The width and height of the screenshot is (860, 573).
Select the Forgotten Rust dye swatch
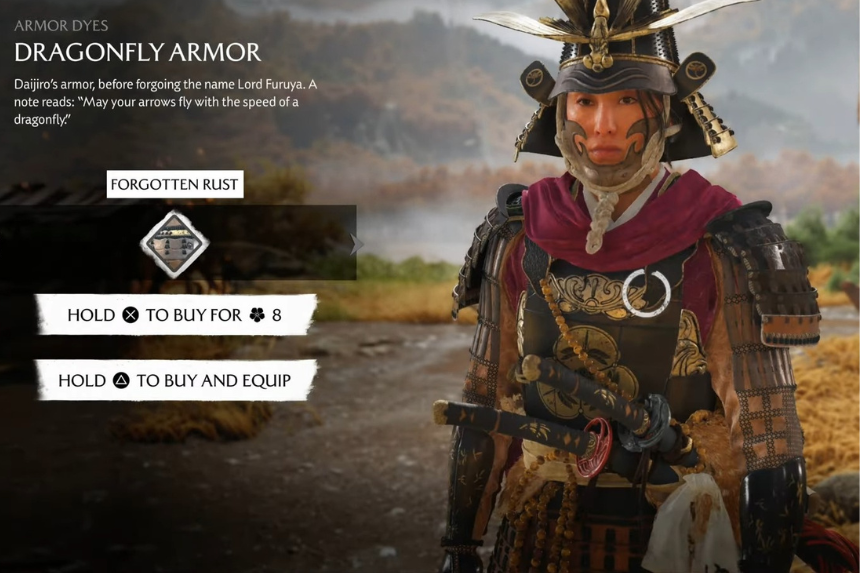174,243
